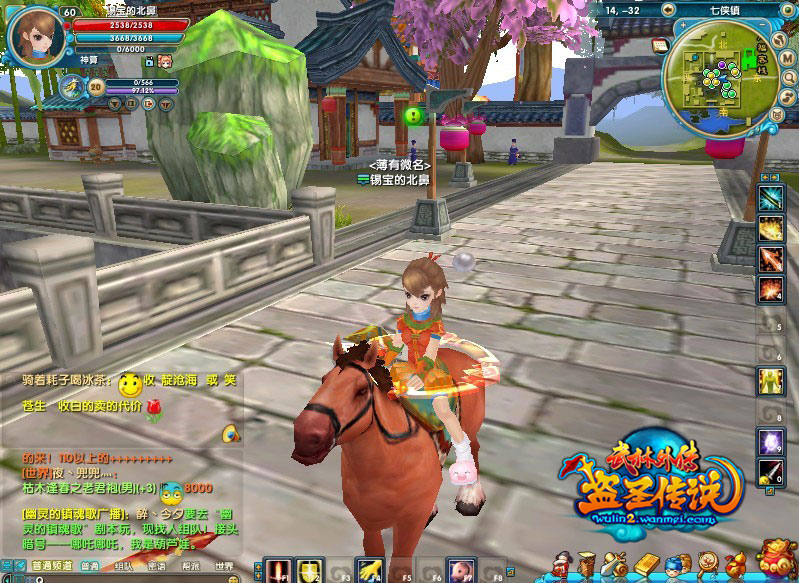Click the padlock icon under the player bars
This screenshot has width=799, height=583.
click(x=147, y=62)
